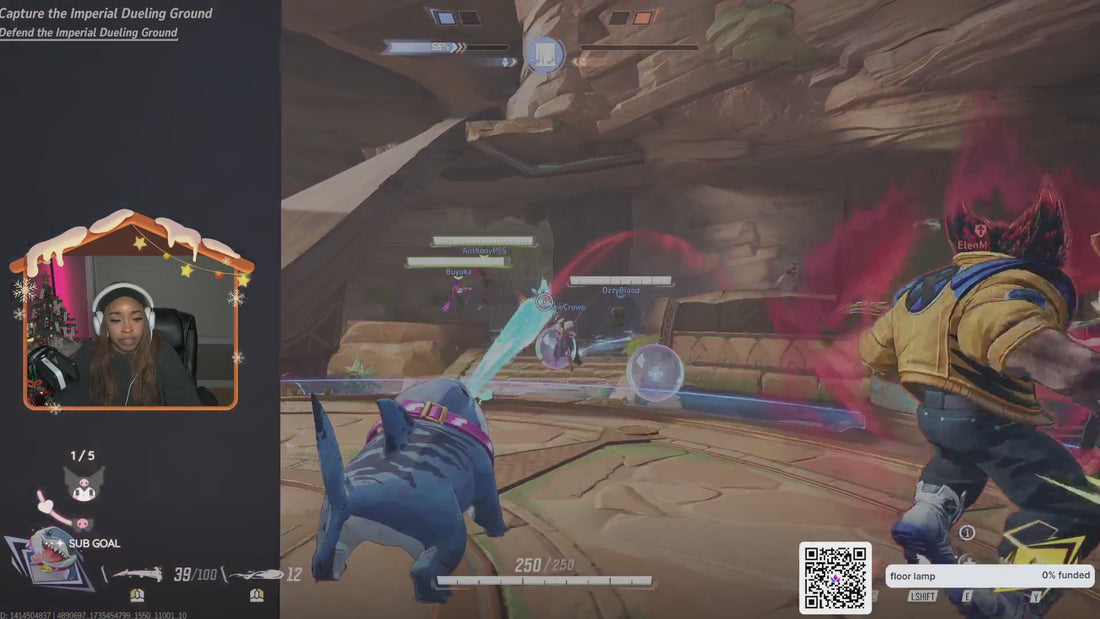Click the QR code overlay
This screenshot has height=619, width=1100.
[x=835, y=577]
